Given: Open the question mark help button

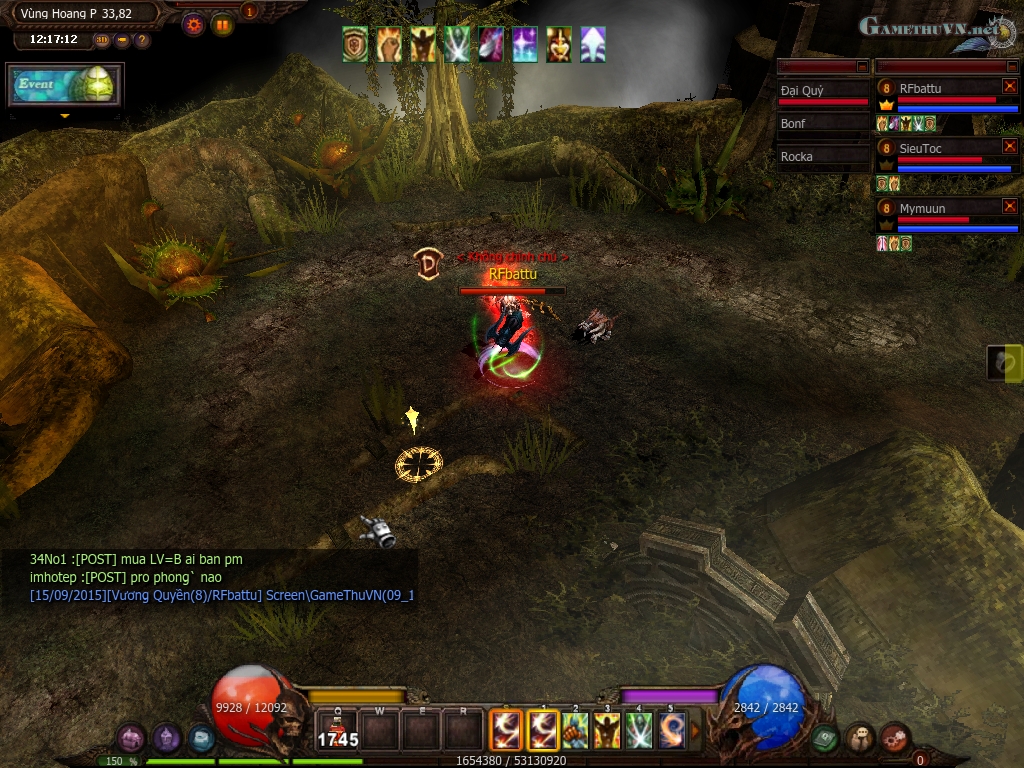Looking at the screenshot, I should tap(142, 40).
